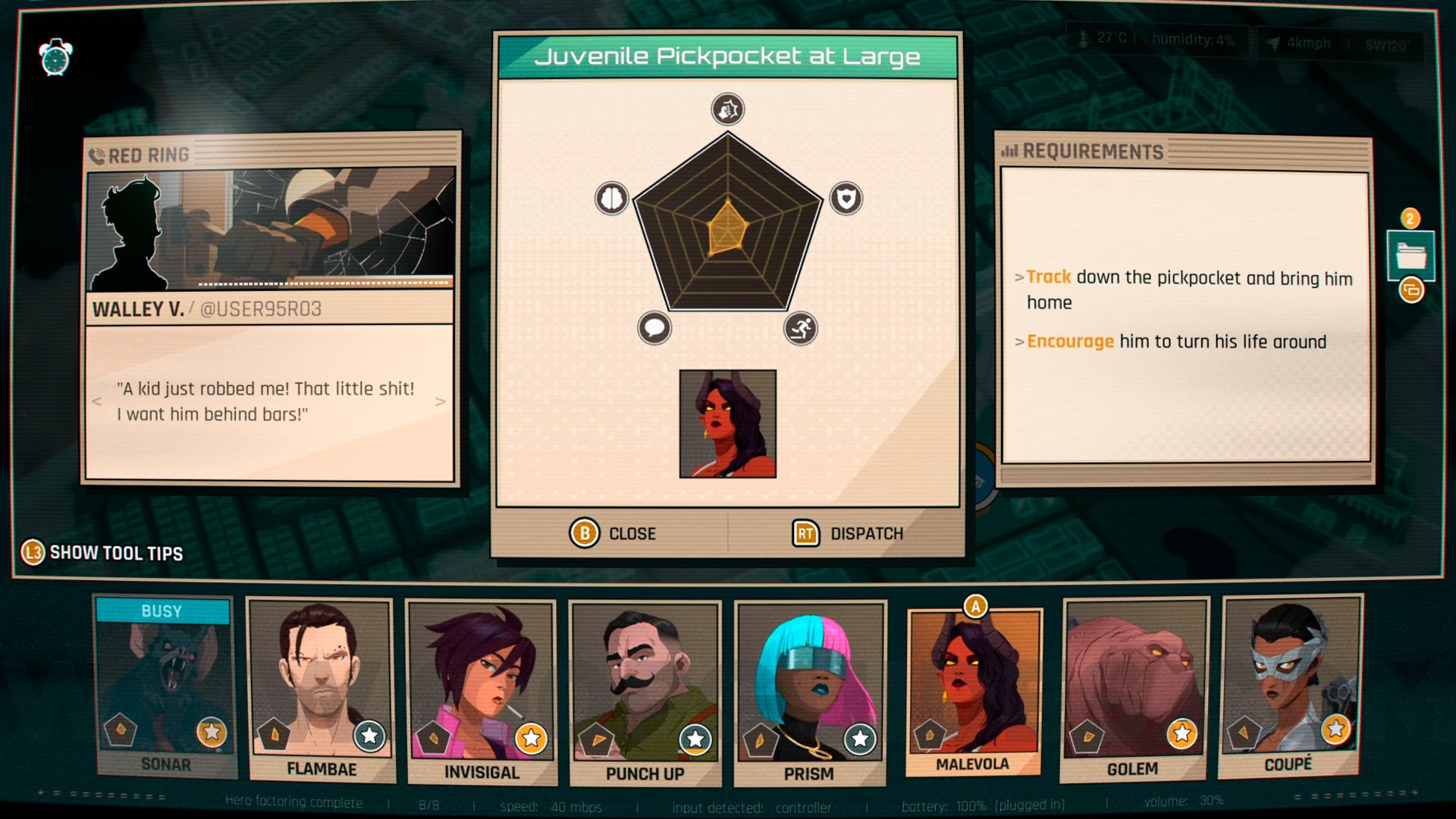
Task: Choose the Invisigal hero card
Action: click(481, 692)
